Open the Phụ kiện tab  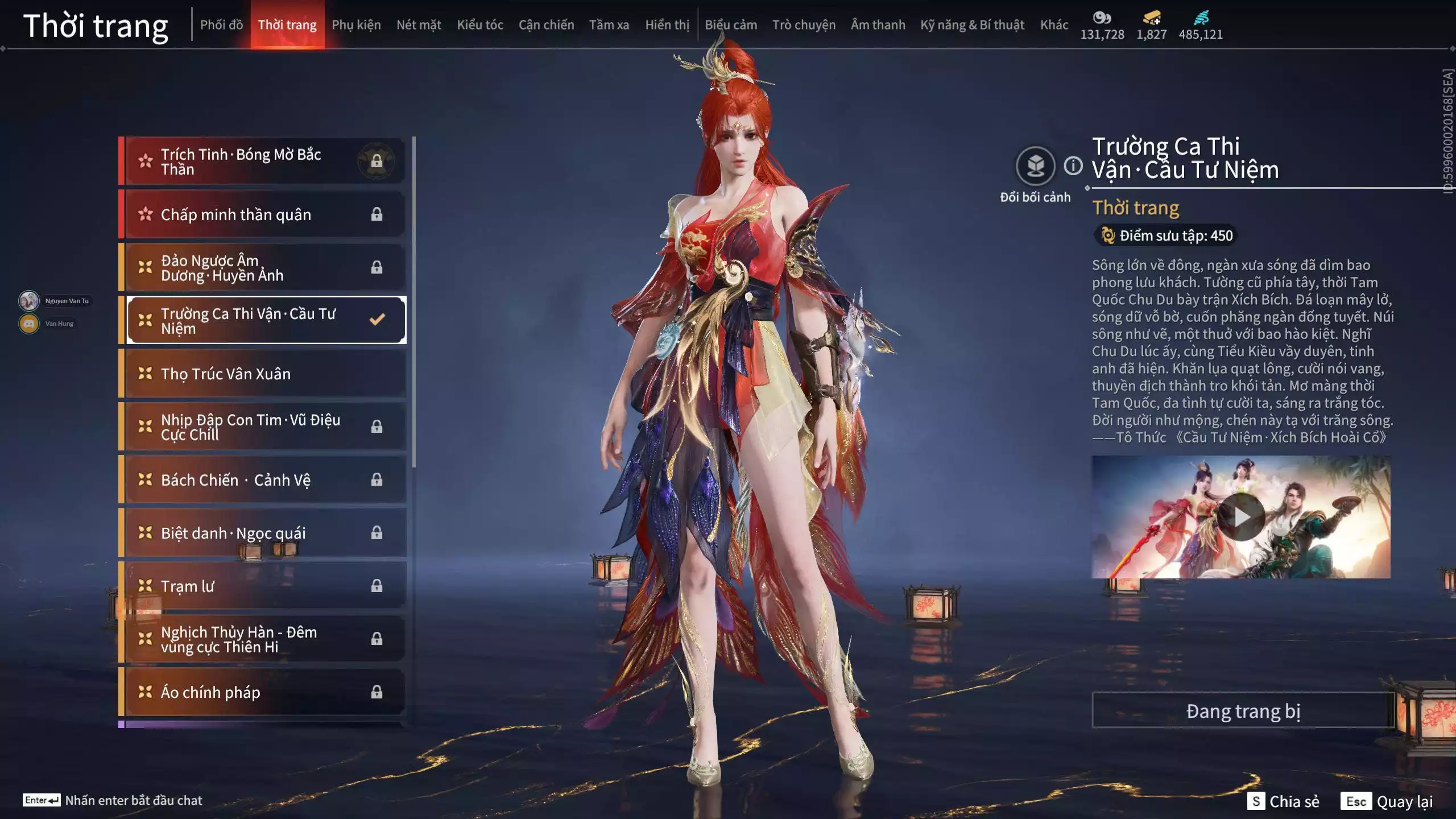click(x=356, y=25)
